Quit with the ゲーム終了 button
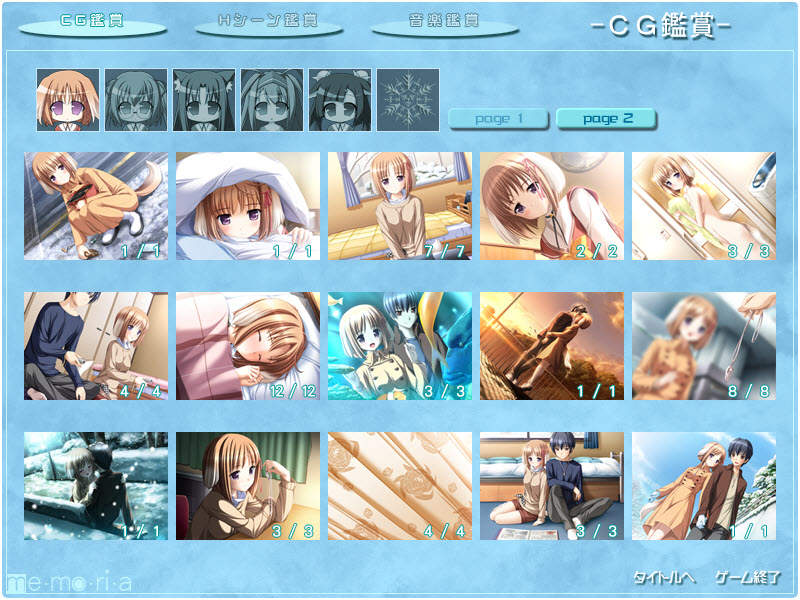 coord(748,578)
